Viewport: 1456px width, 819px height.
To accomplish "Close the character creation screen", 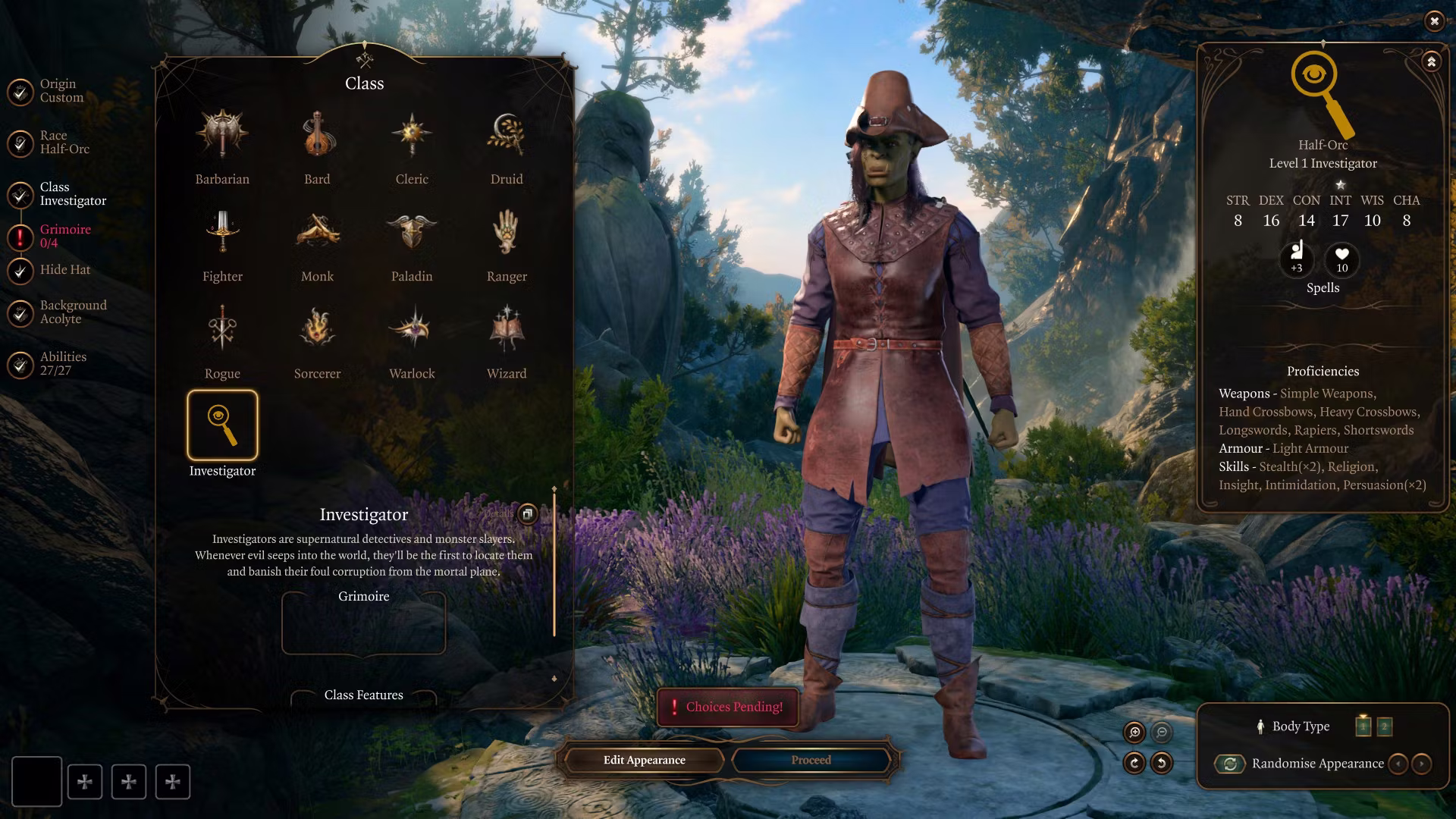I will [x=1434, y=21].
